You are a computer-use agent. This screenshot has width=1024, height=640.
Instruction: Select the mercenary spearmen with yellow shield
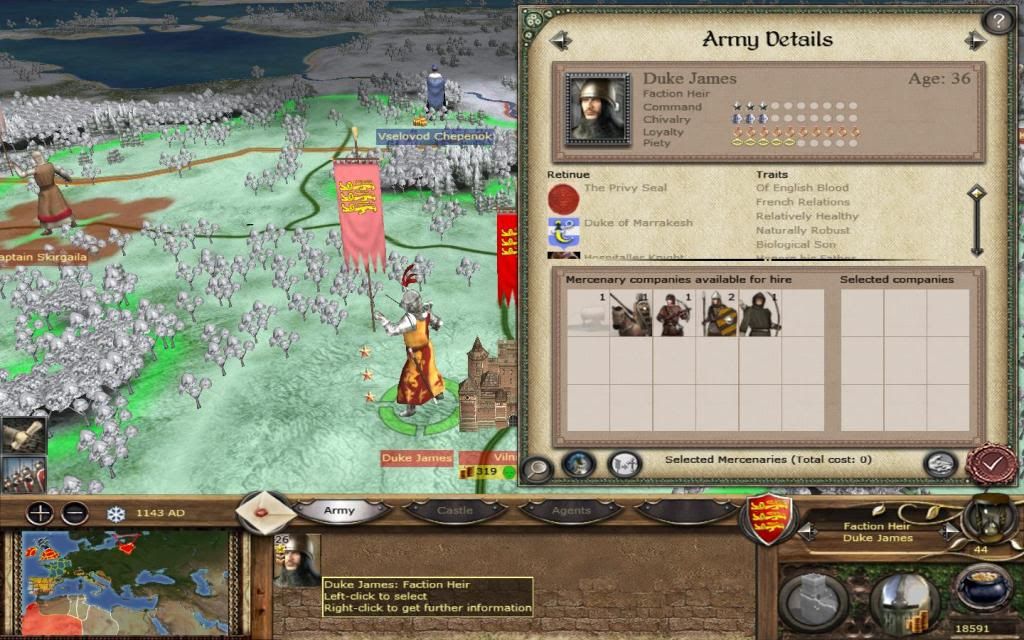(717, 313)
